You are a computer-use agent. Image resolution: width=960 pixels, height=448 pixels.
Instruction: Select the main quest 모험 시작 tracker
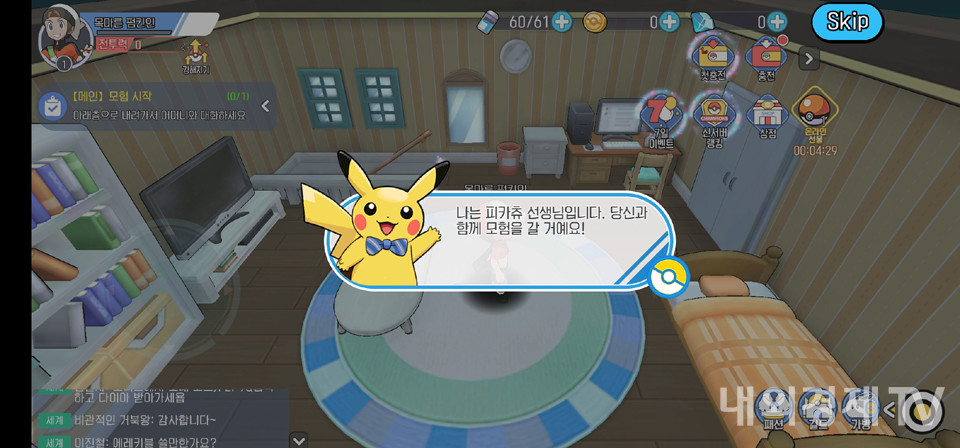pyautogui.click(x=145, y=105)
